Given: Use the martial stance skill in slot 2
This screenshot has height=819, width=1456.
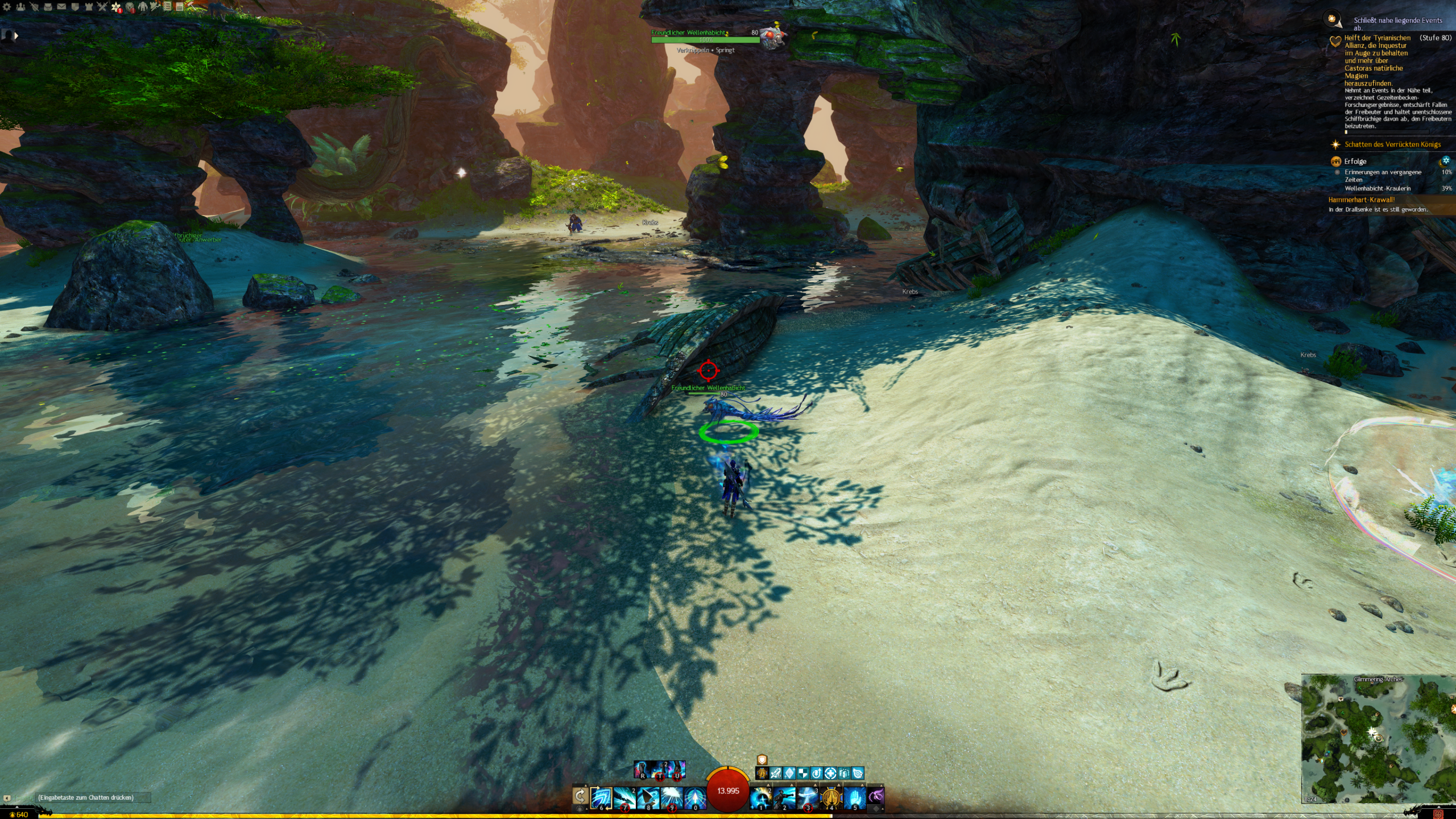Looking at the screenshot, I should (x=784, y=797).
